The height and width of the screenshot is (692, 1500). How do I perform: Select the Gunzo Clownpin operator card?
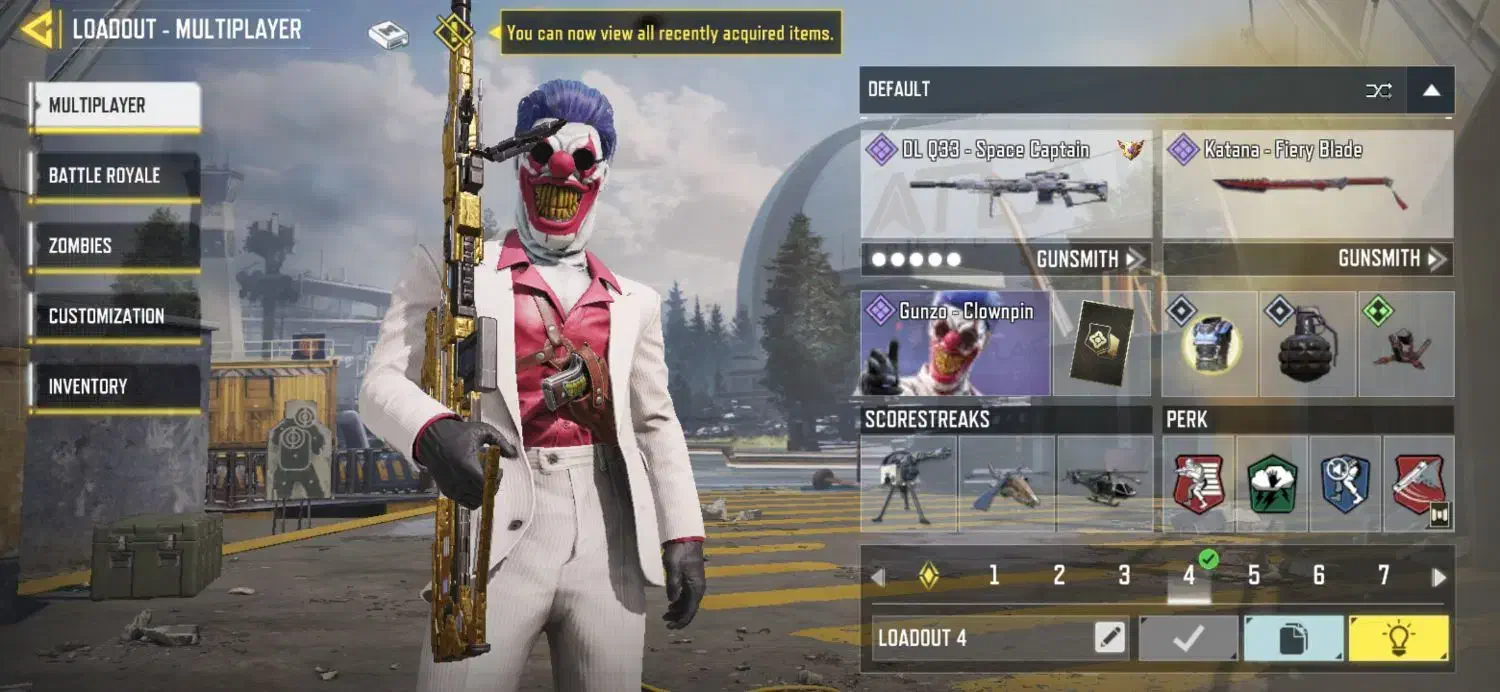tap(955, 343)
